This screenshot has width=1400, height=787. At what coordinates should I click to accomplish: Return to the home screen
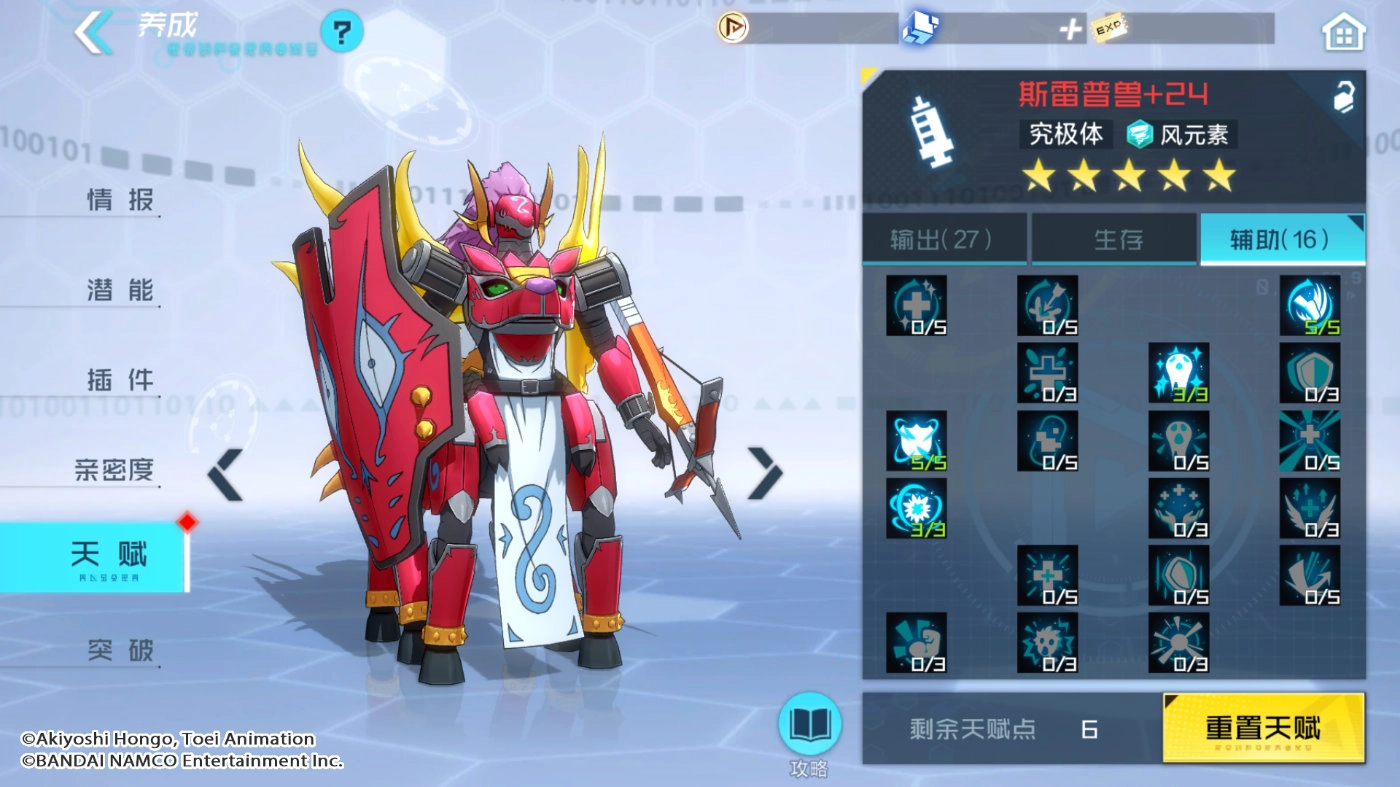click(x=1343, y=33)
